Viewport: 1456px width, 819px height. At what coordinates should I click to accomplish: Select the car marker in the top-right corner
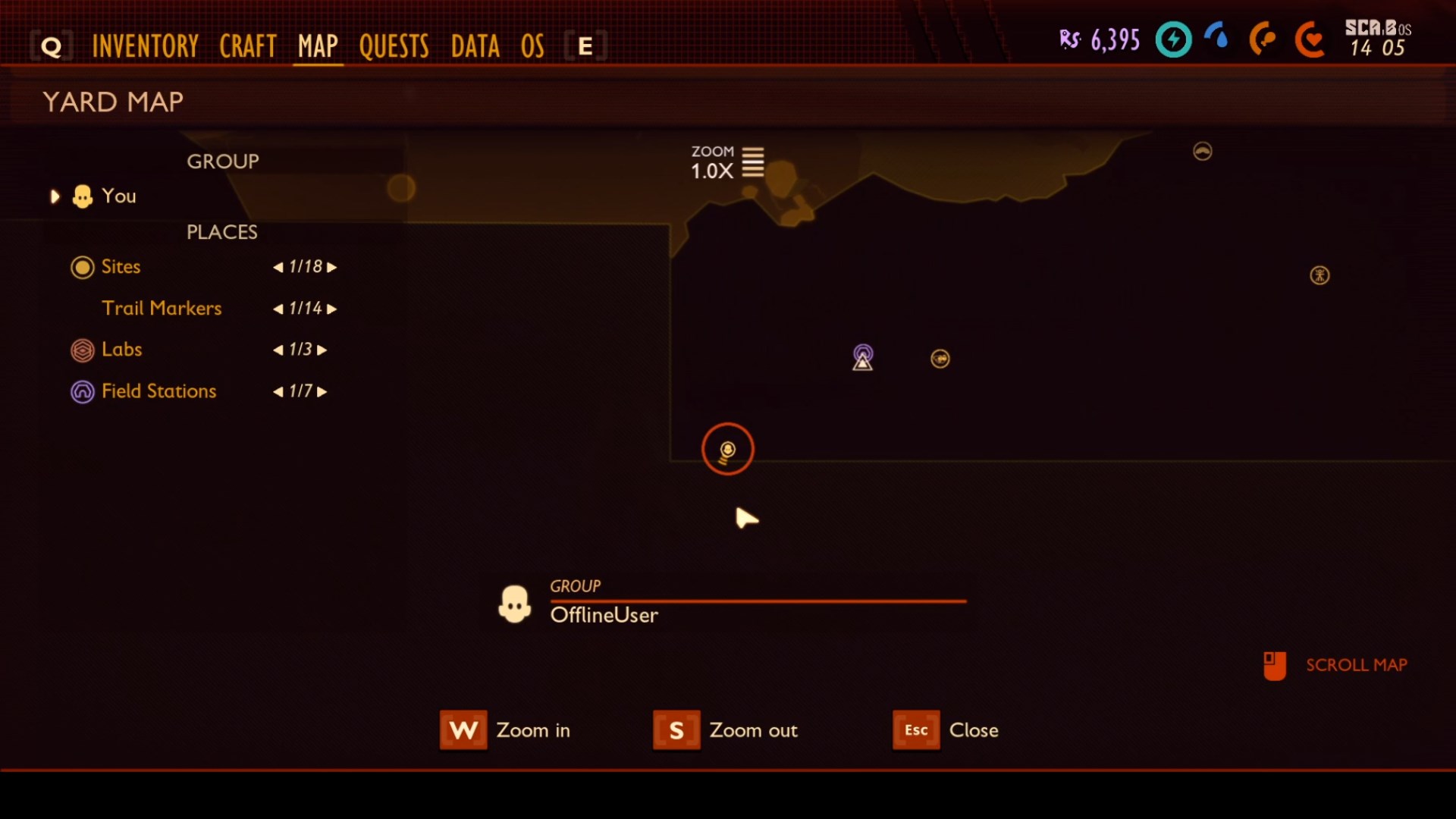(x=1203, y=151)
